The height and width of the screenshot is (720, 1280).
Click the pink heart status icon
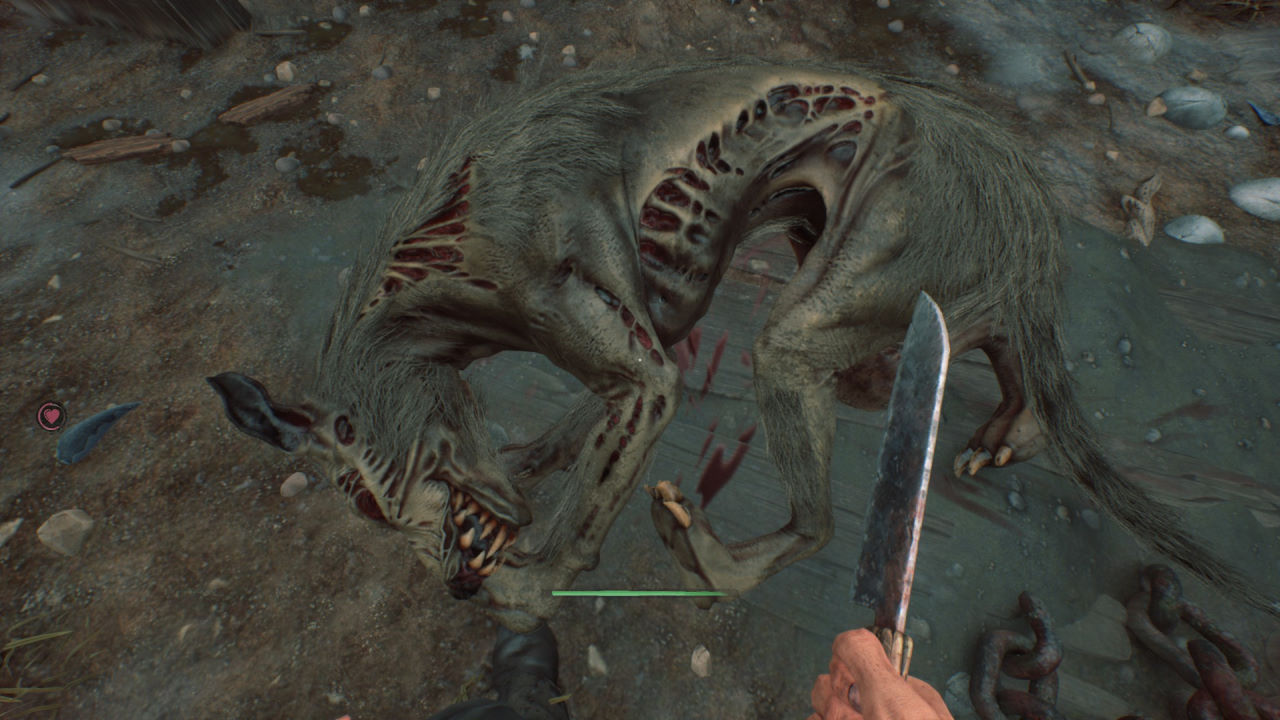[x=51, y=415]
